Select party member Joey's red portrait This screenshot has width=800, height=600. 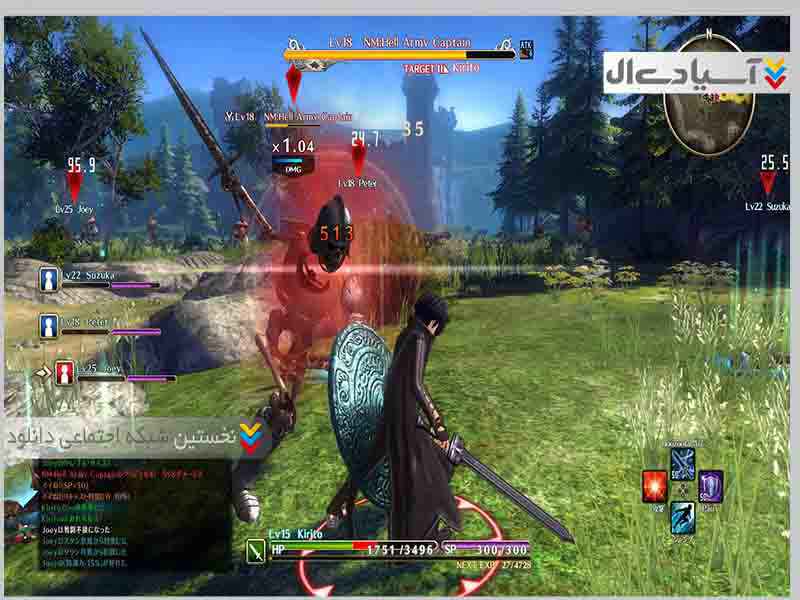coord(64,373)
